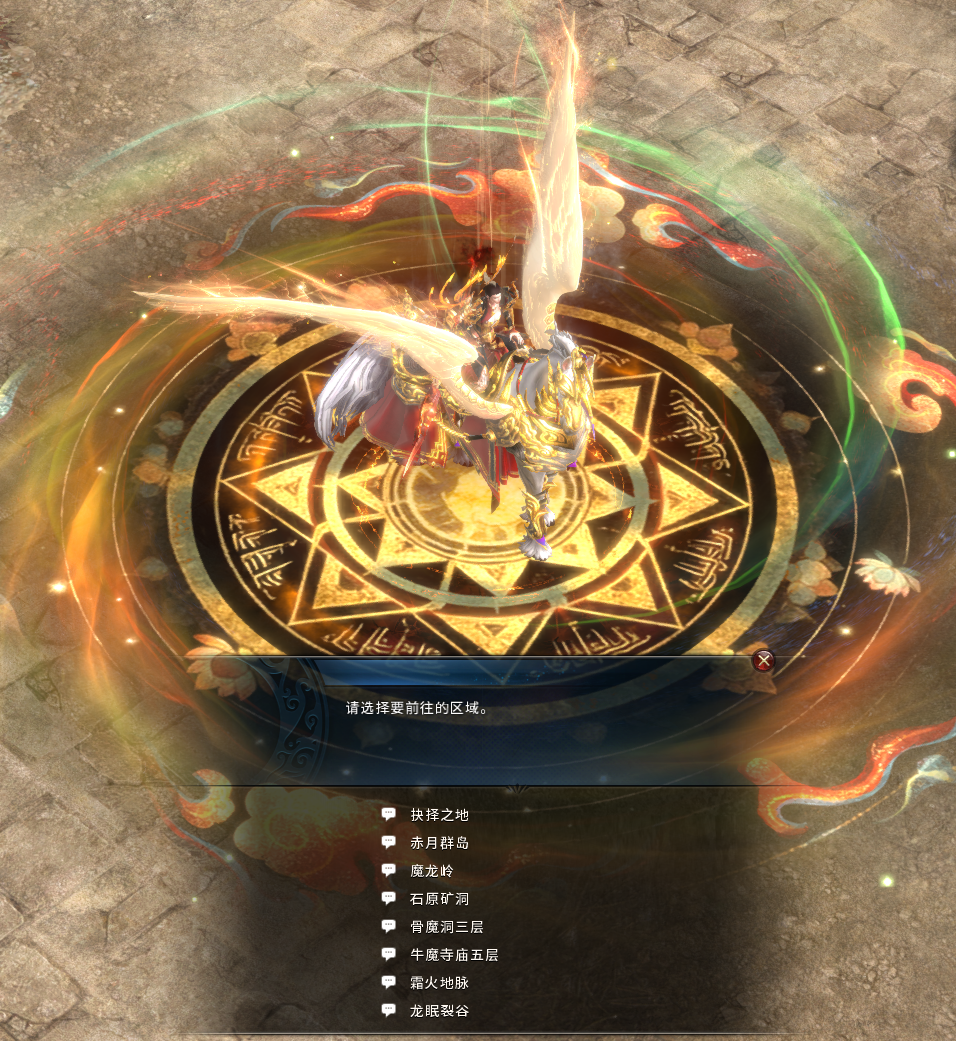Choose 骨魔洞三层 from the list
This screenshot has height=1041, width=956.
[446, 927]
